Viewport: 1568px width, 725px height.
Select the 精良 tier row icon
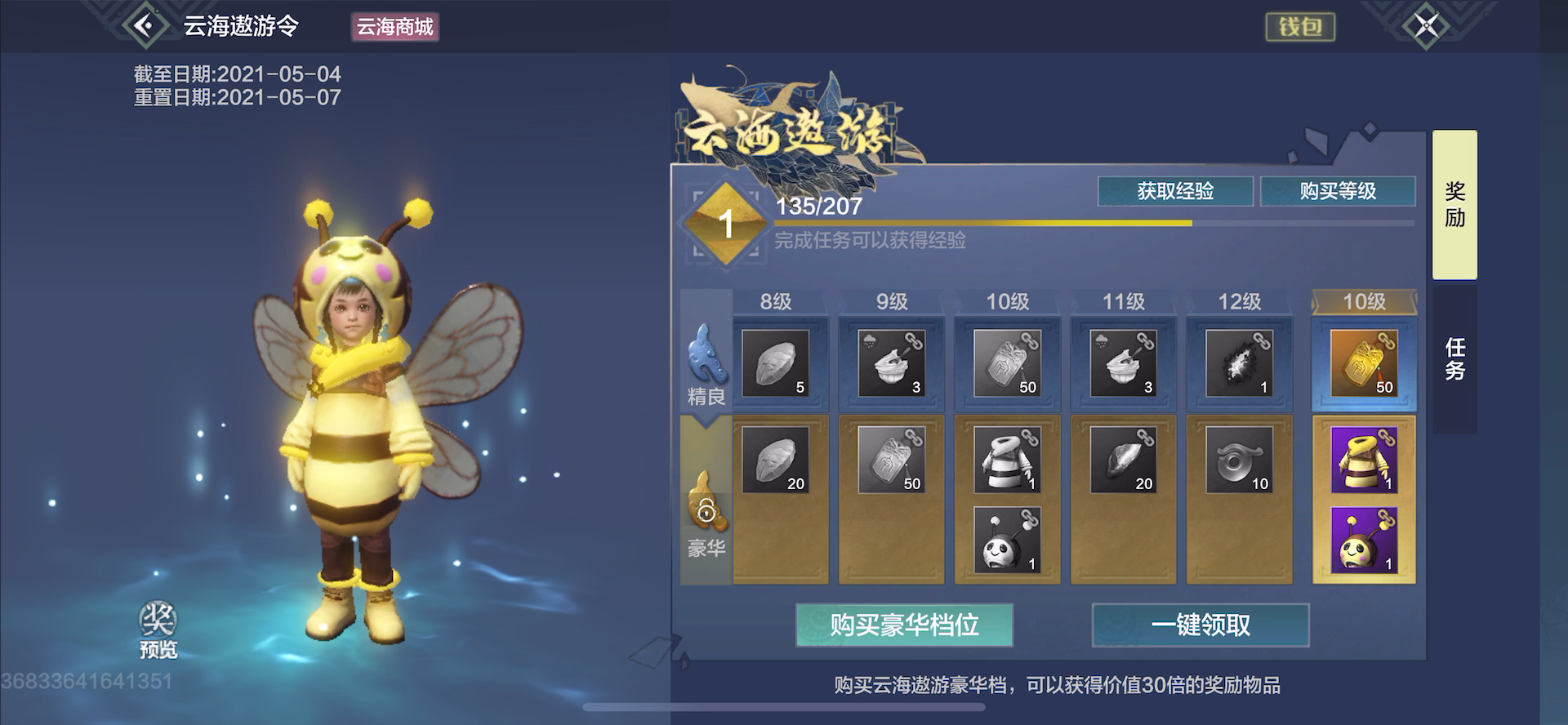coord(706,363)
